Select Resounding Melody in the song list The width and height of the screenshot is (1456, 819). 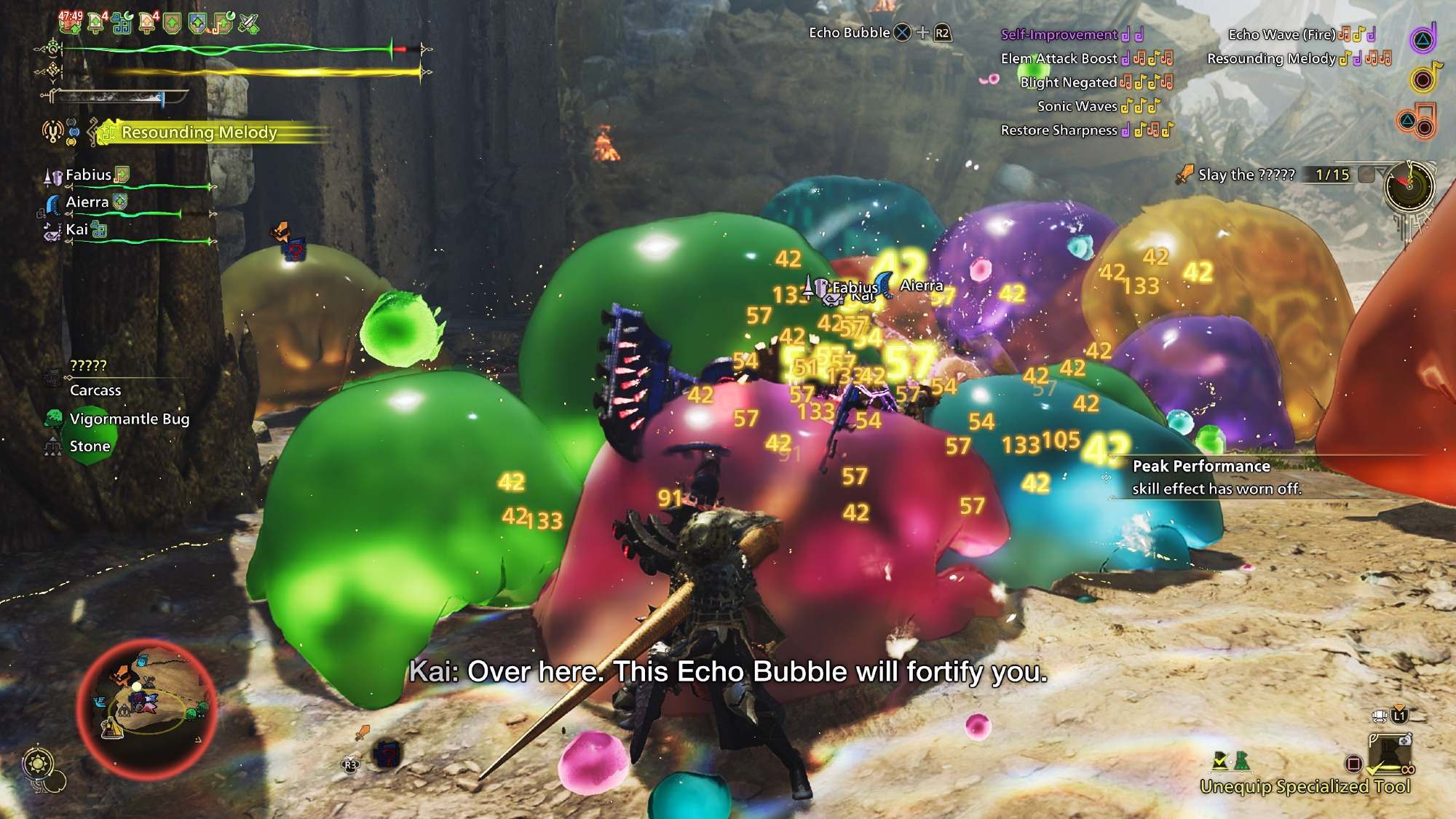tap(1271, 58)
